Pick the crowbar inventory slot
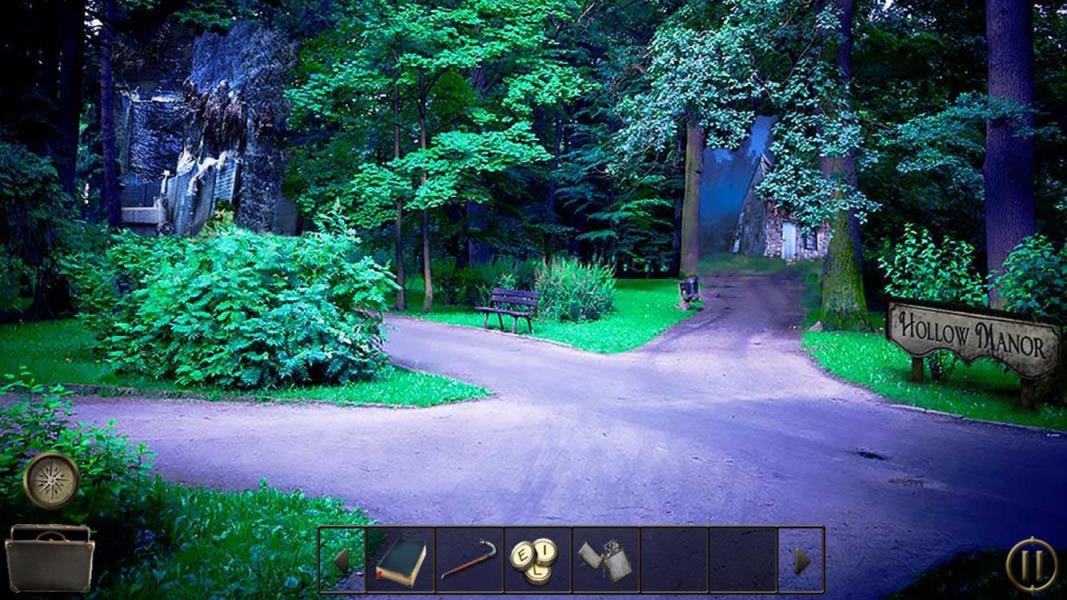The image size is (1067, 600). [x=469, y=561]
